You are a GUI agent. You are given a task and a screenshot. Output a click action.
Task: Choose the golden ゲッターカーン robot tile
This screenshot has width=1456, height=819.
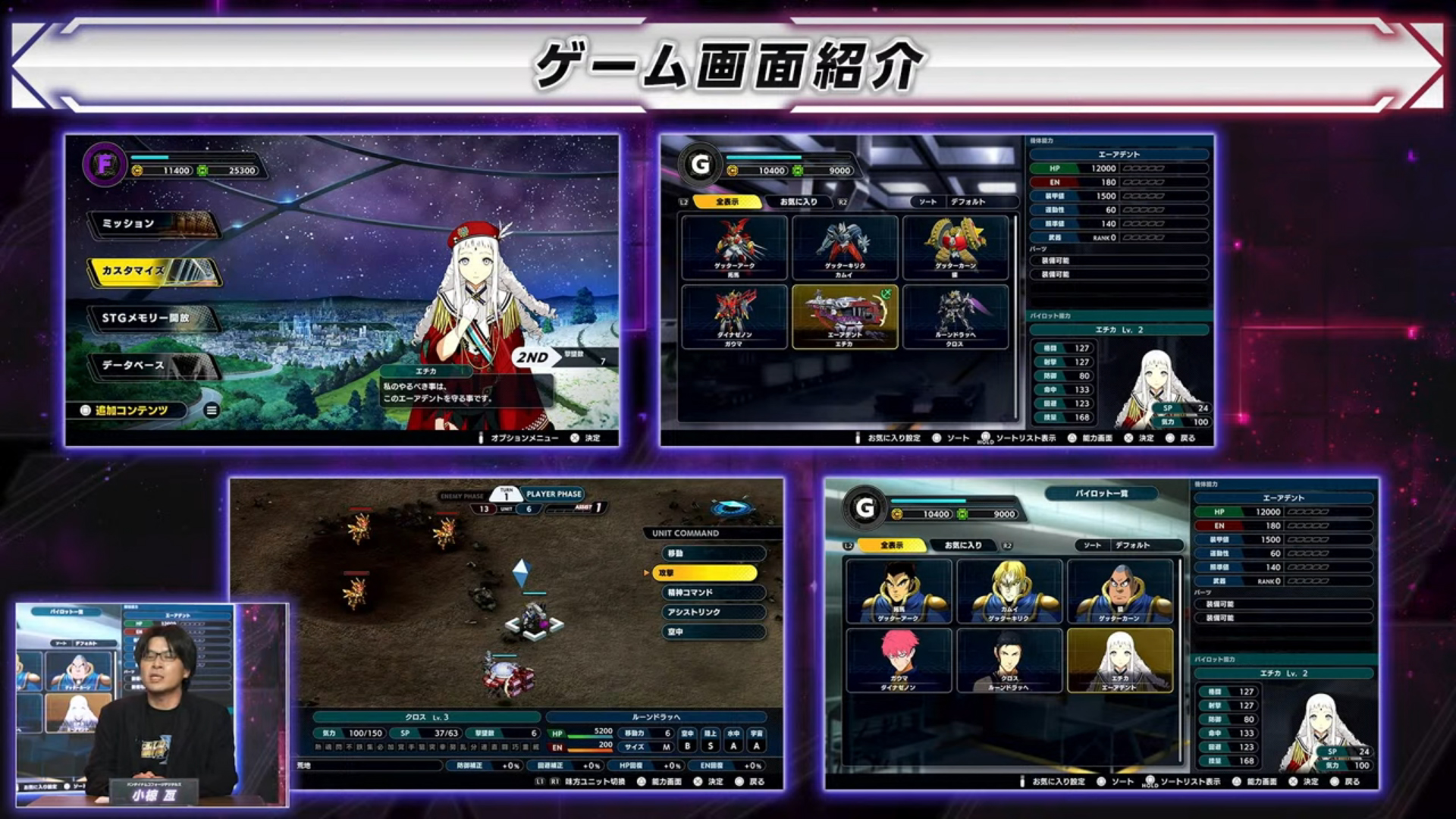[955, 247]
